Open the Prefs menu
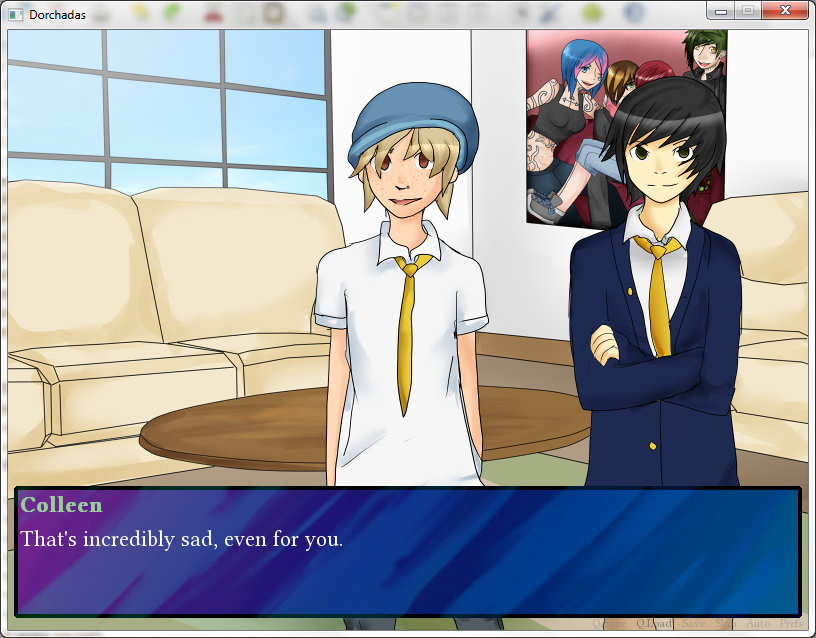816x638 pixels. tap(790, 624)
